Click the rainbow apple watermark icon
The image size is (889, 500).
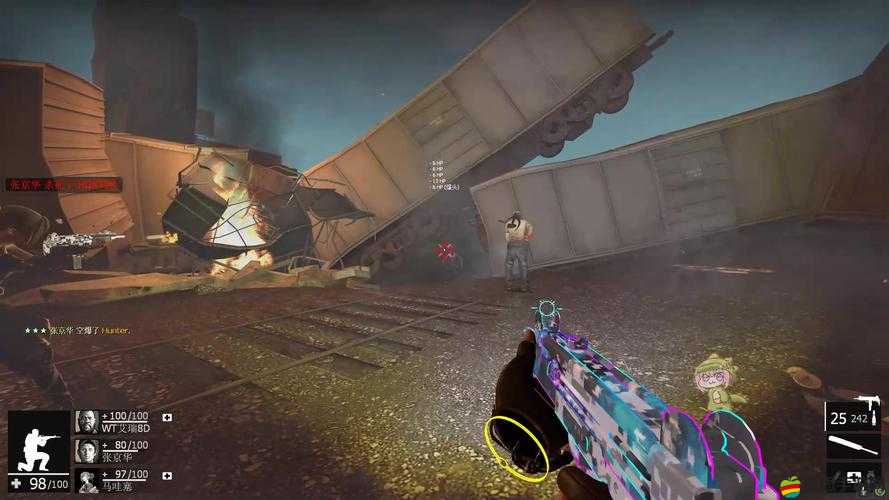pos(790,486)
